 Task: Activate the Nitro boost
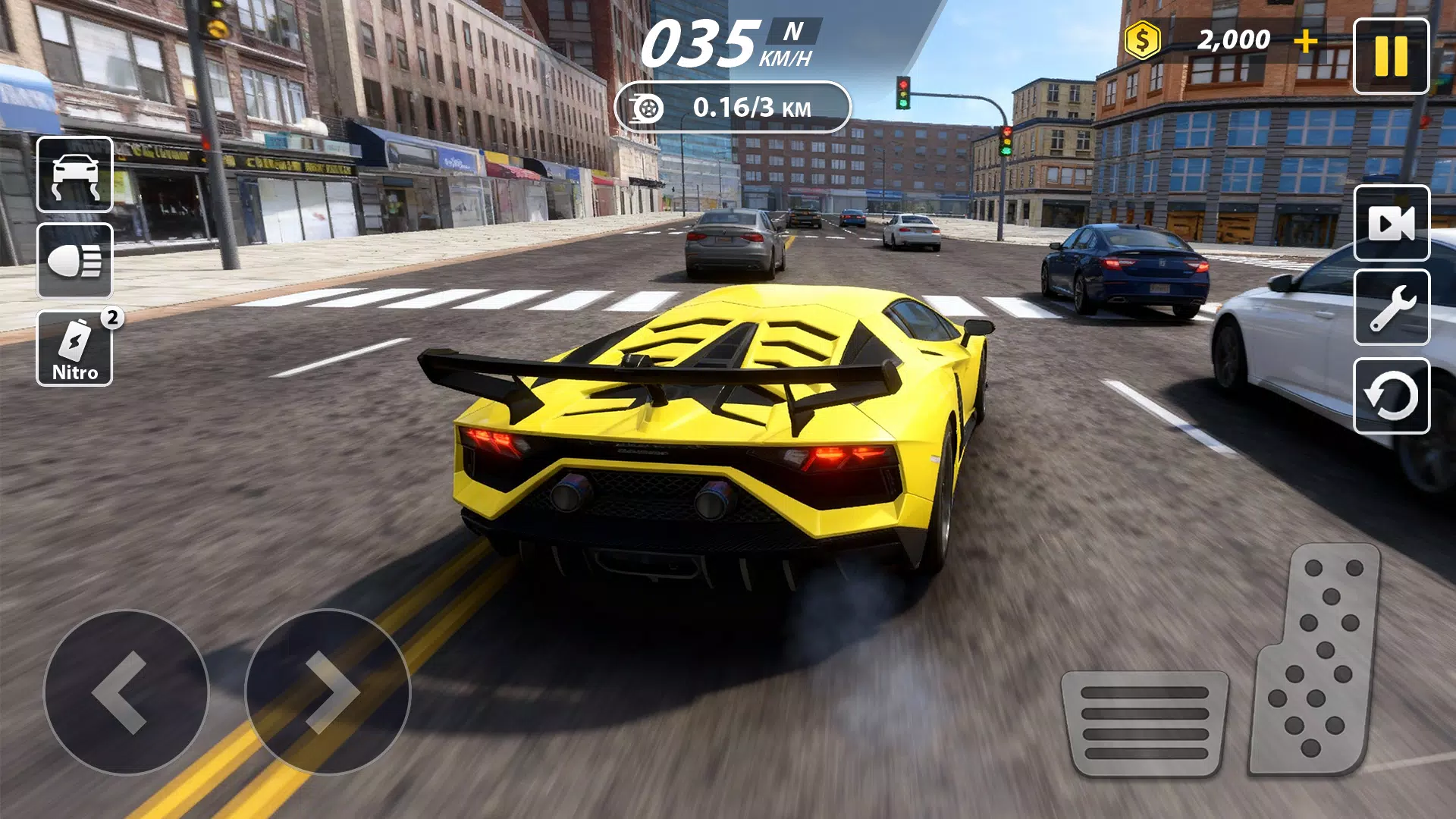pos(74,349)
